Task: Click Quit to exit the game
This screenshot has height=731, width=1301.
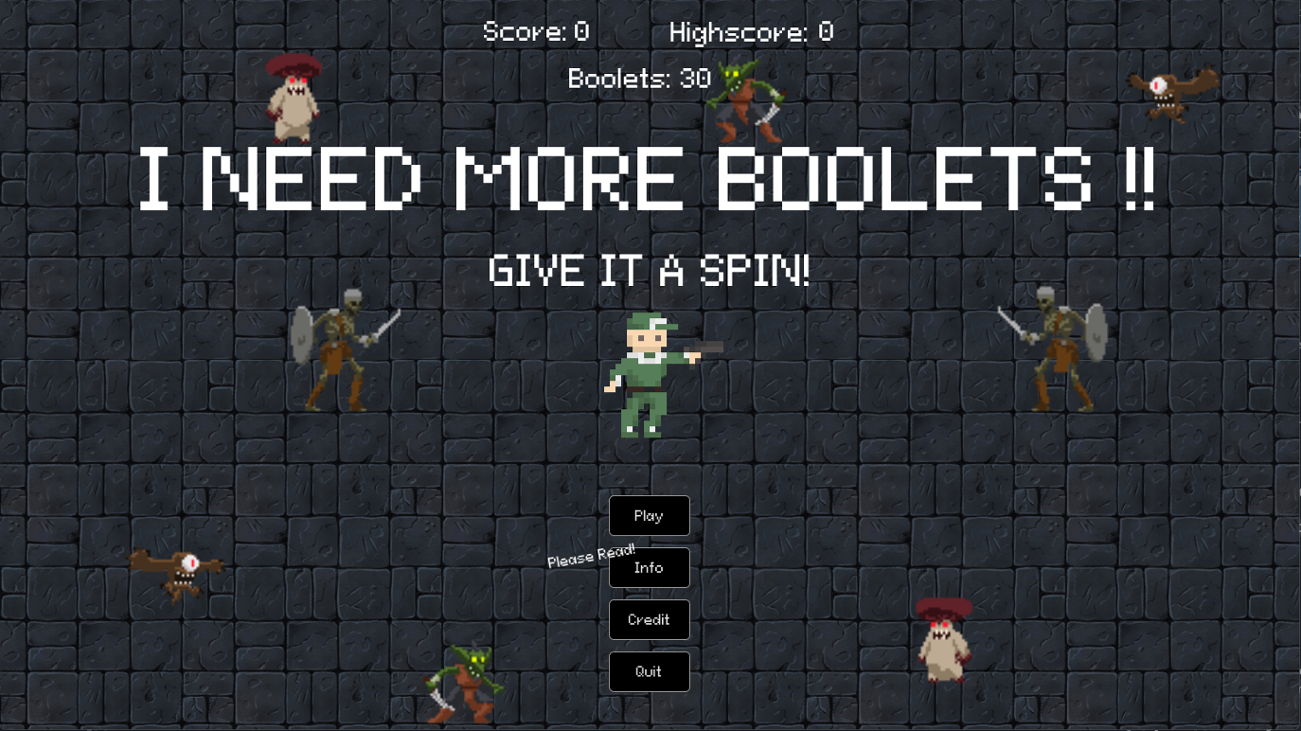Action: [x=648, y=671]
